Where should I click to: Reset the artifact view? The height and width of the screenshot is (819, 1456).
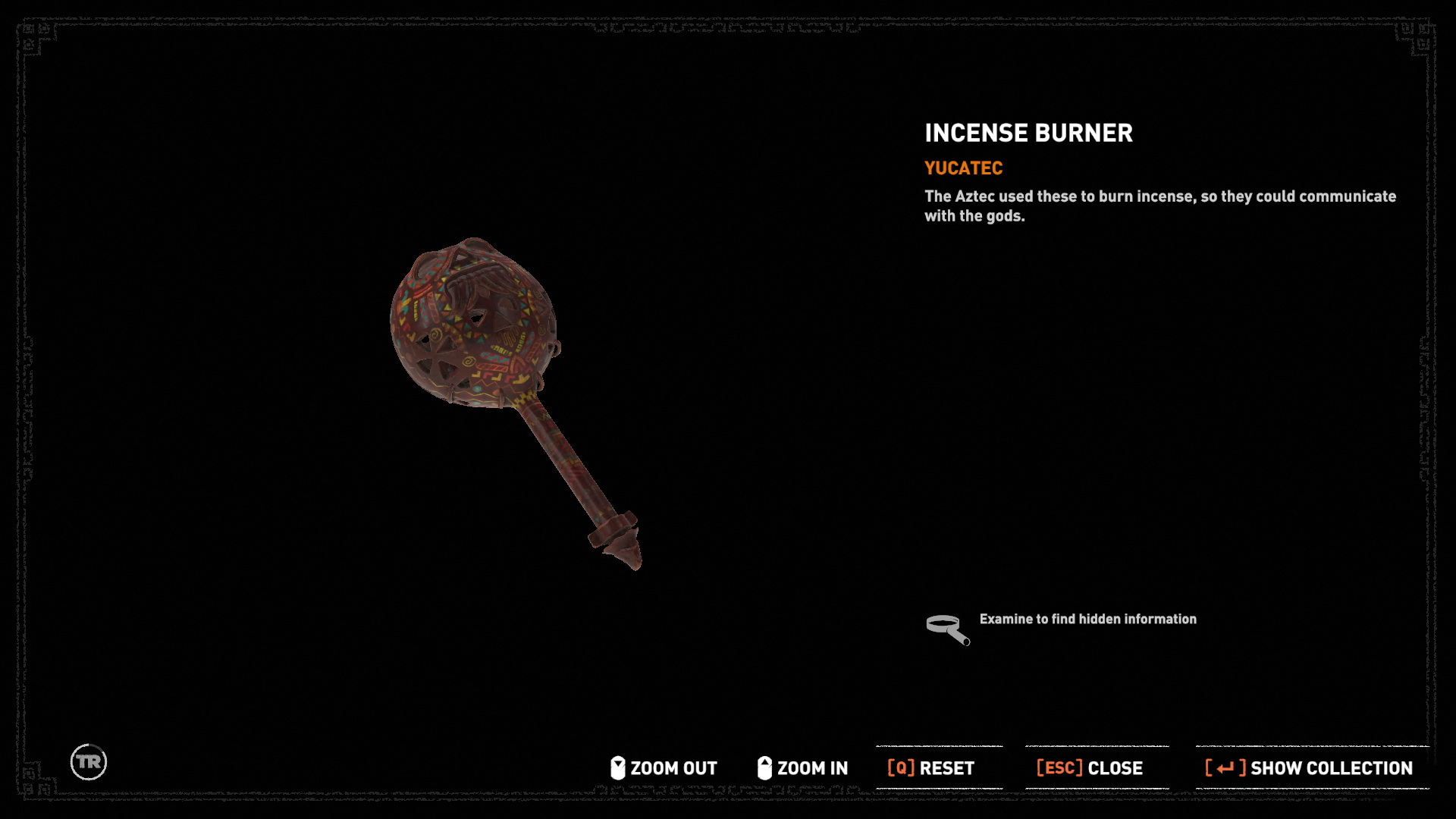coord(931,768)
